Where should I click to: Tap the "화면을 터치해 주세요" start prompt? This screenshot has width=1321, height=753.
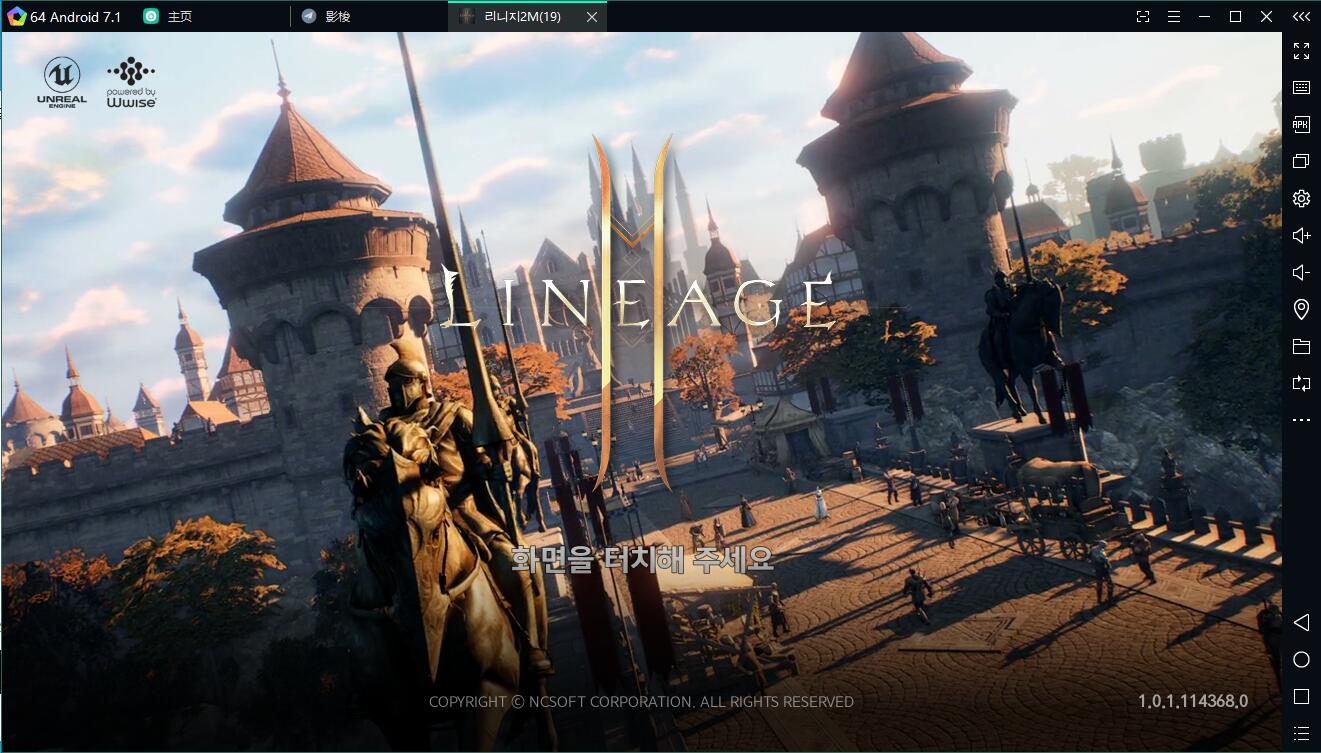[642, 558]
